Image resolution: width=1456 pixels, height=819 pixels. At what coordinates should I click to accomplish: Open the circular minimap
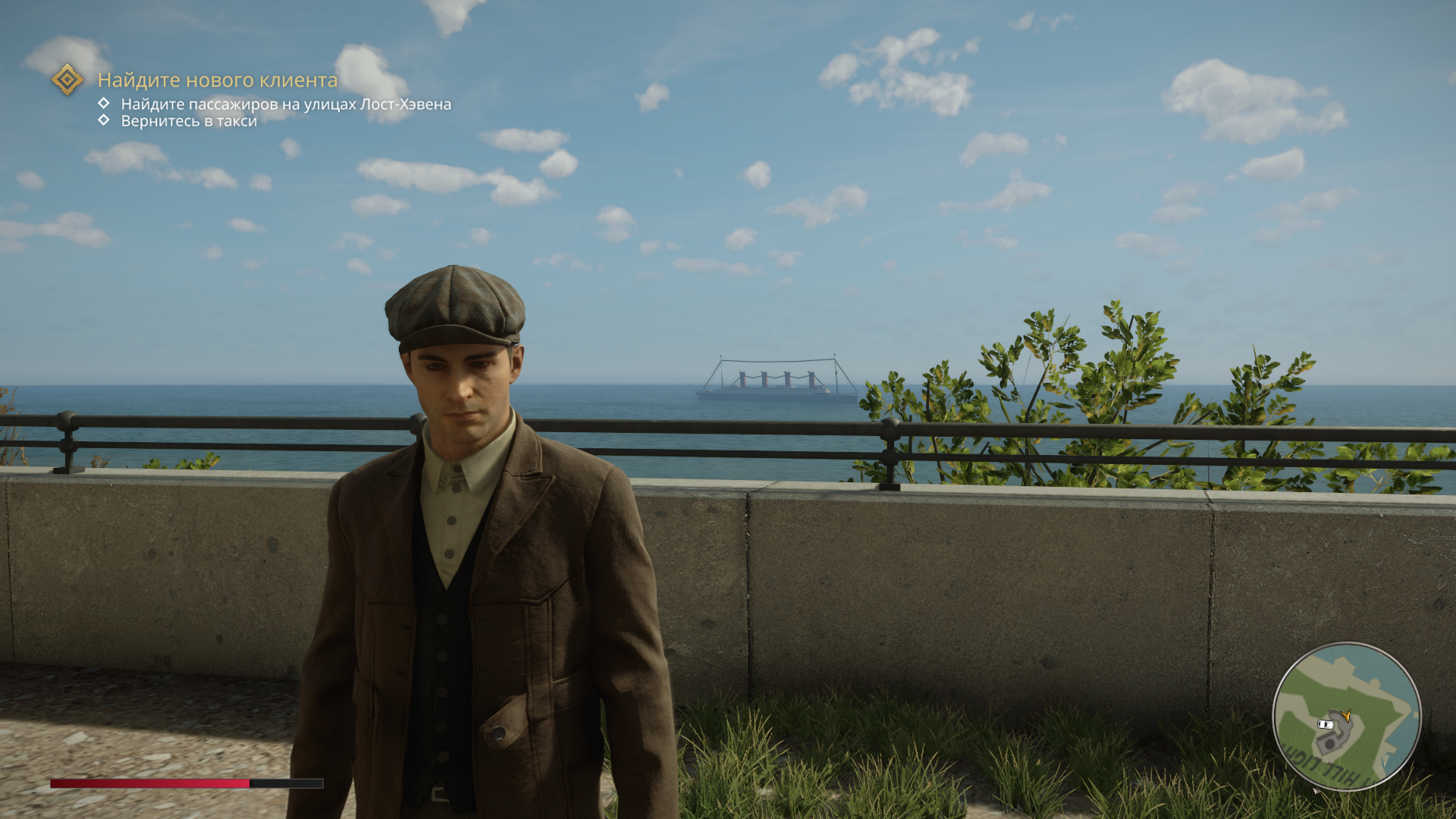(1346, 717)
